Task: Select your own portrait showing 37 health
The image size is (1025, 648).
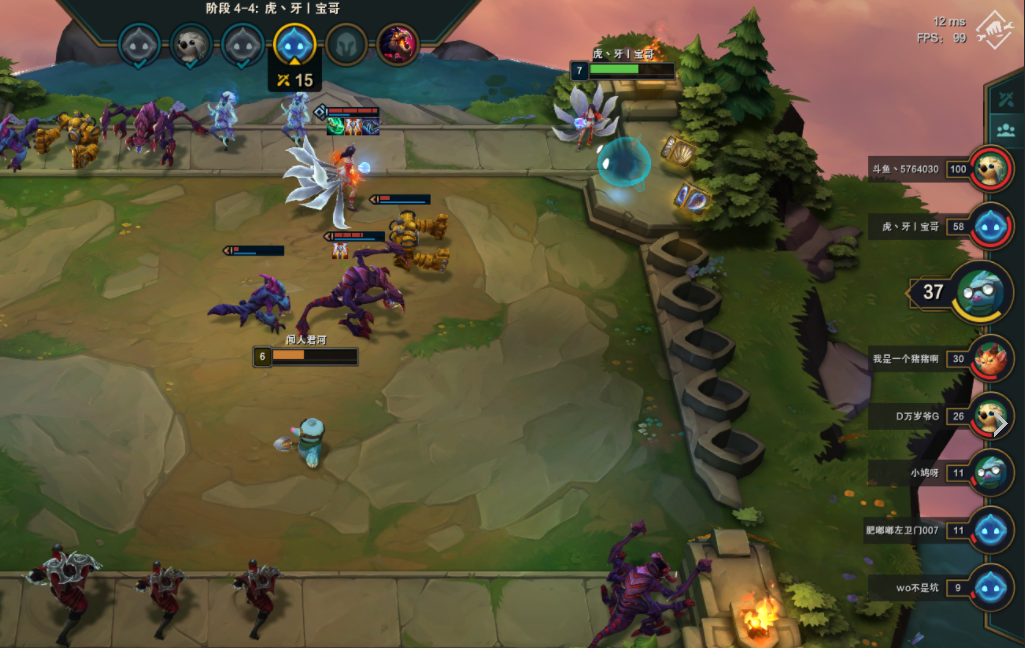Action: pos(981,292)
